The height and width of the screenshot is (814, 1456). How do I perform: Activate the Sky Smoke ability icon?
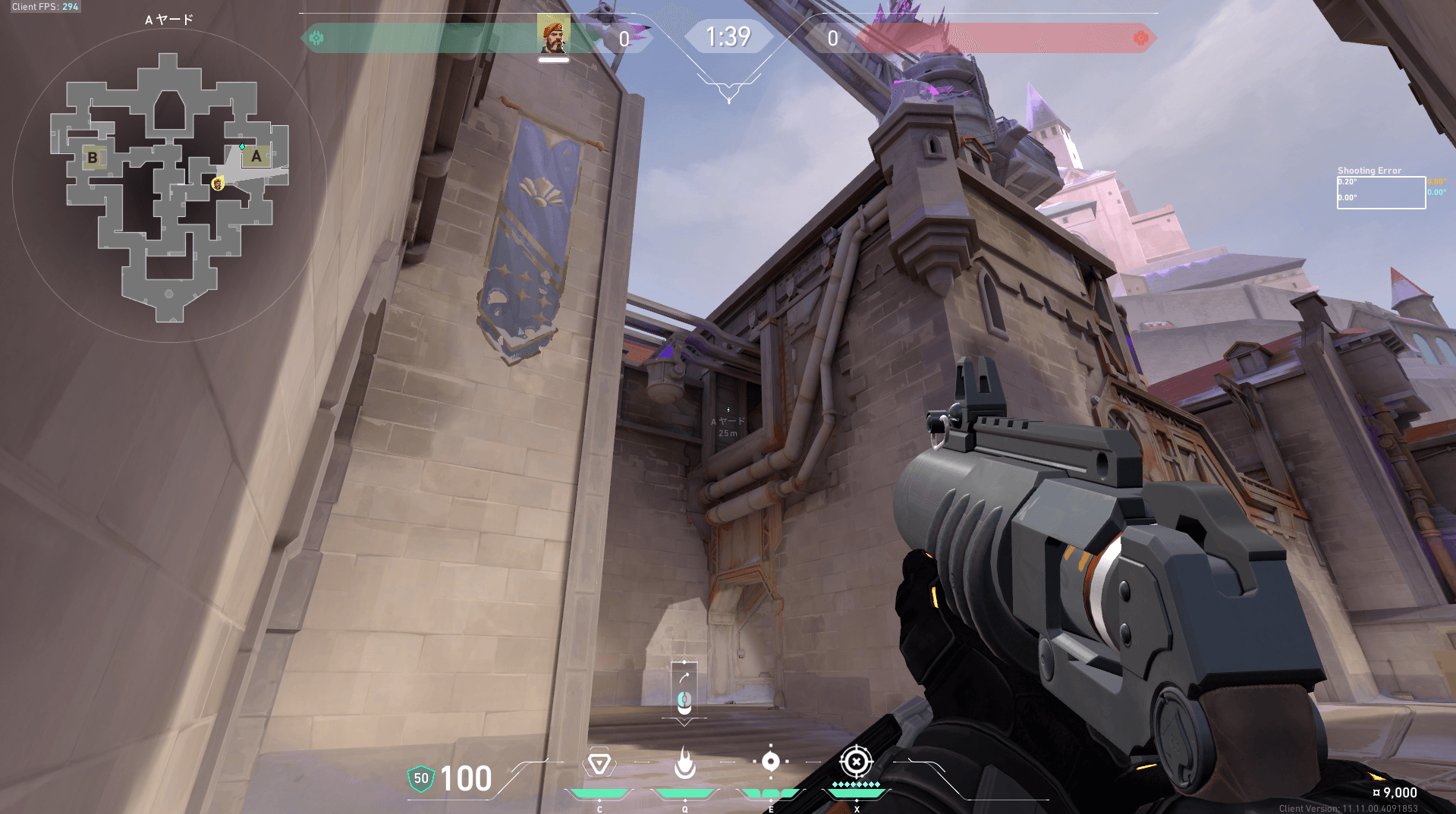[770, 761]
